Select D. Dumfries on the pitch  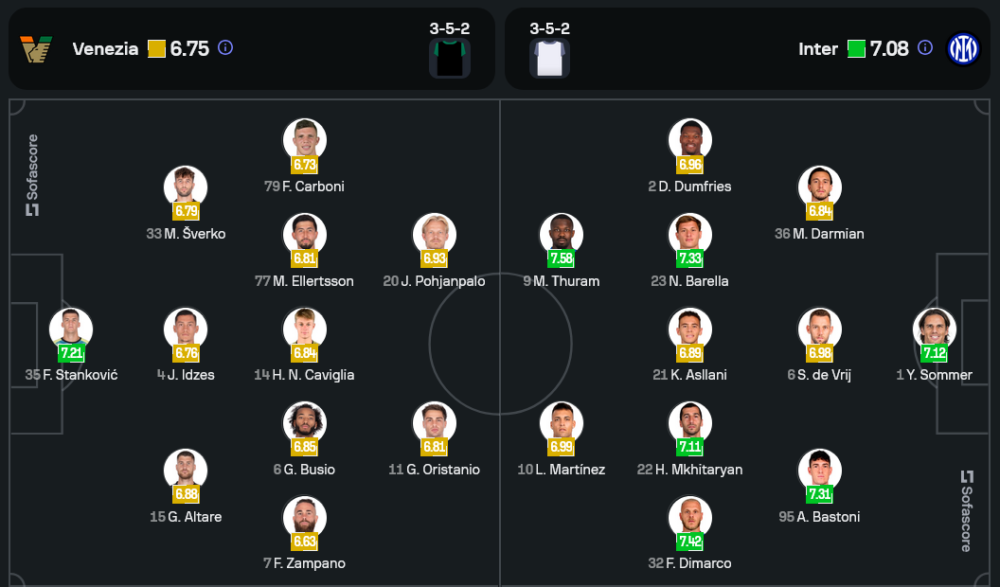pyautogui.click(x=690, y=141)
